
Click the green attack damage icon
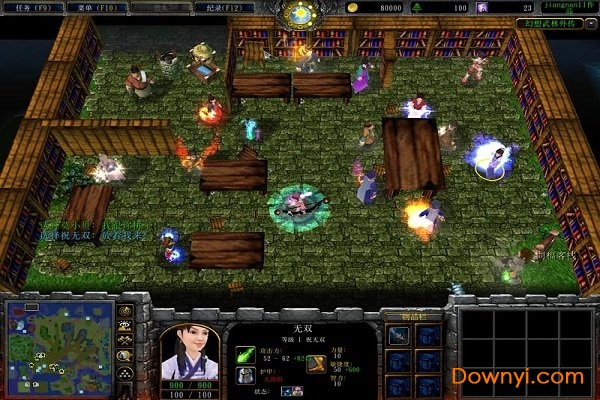point(245,354)
